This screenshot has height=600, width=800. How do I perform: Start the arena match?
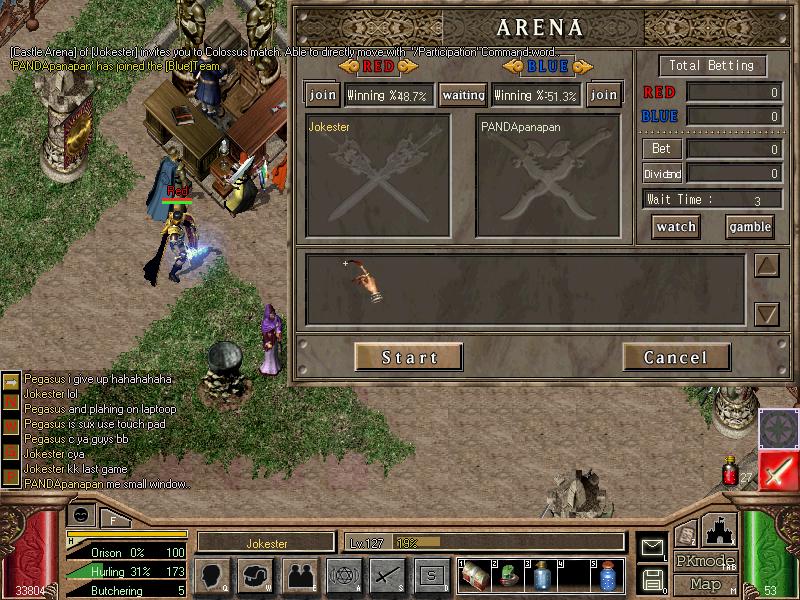(x=408, y=357)
